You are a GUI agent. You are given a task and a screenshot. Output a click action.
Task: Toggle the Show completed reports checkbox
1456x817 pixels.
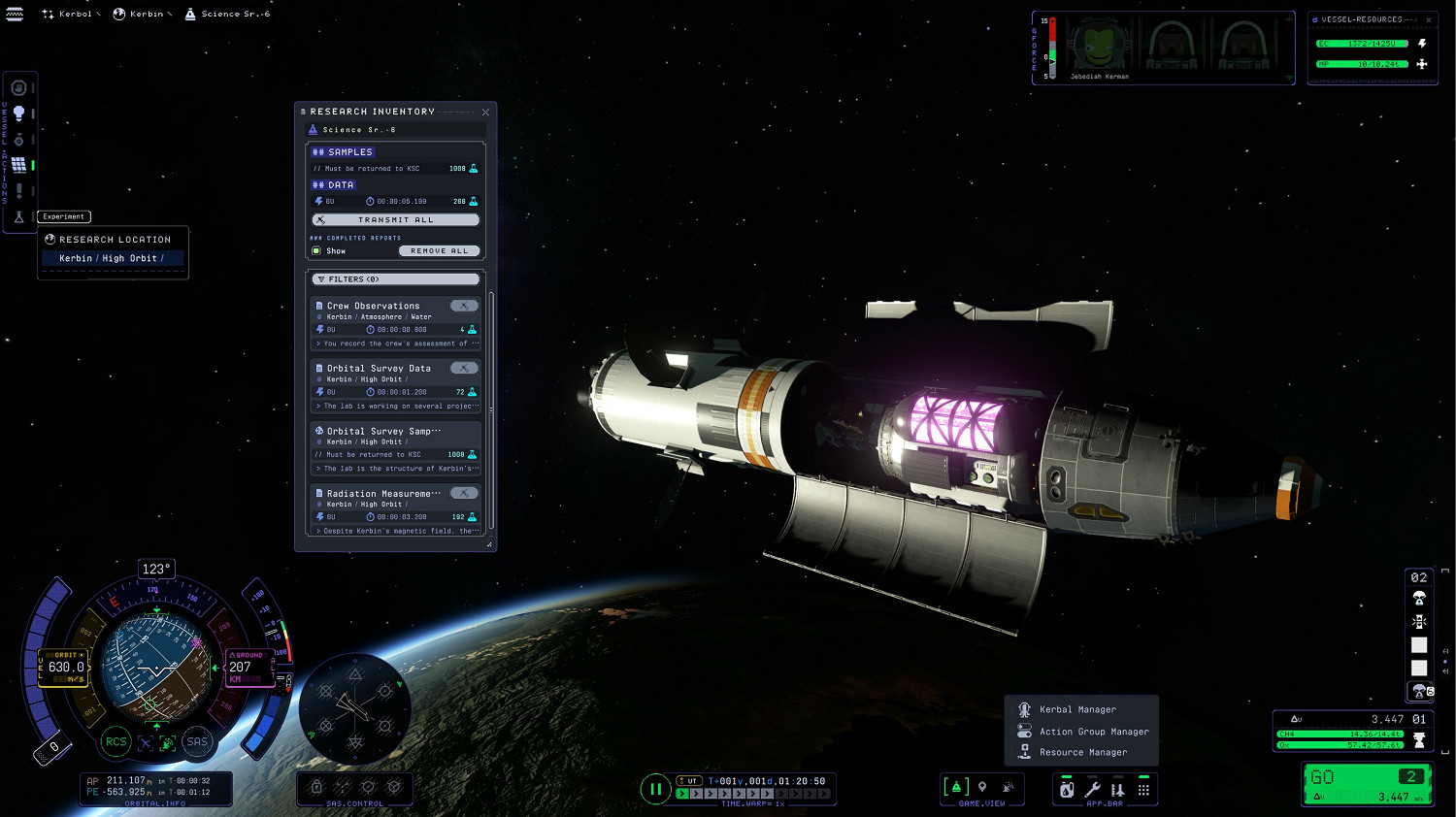(316, 251)
